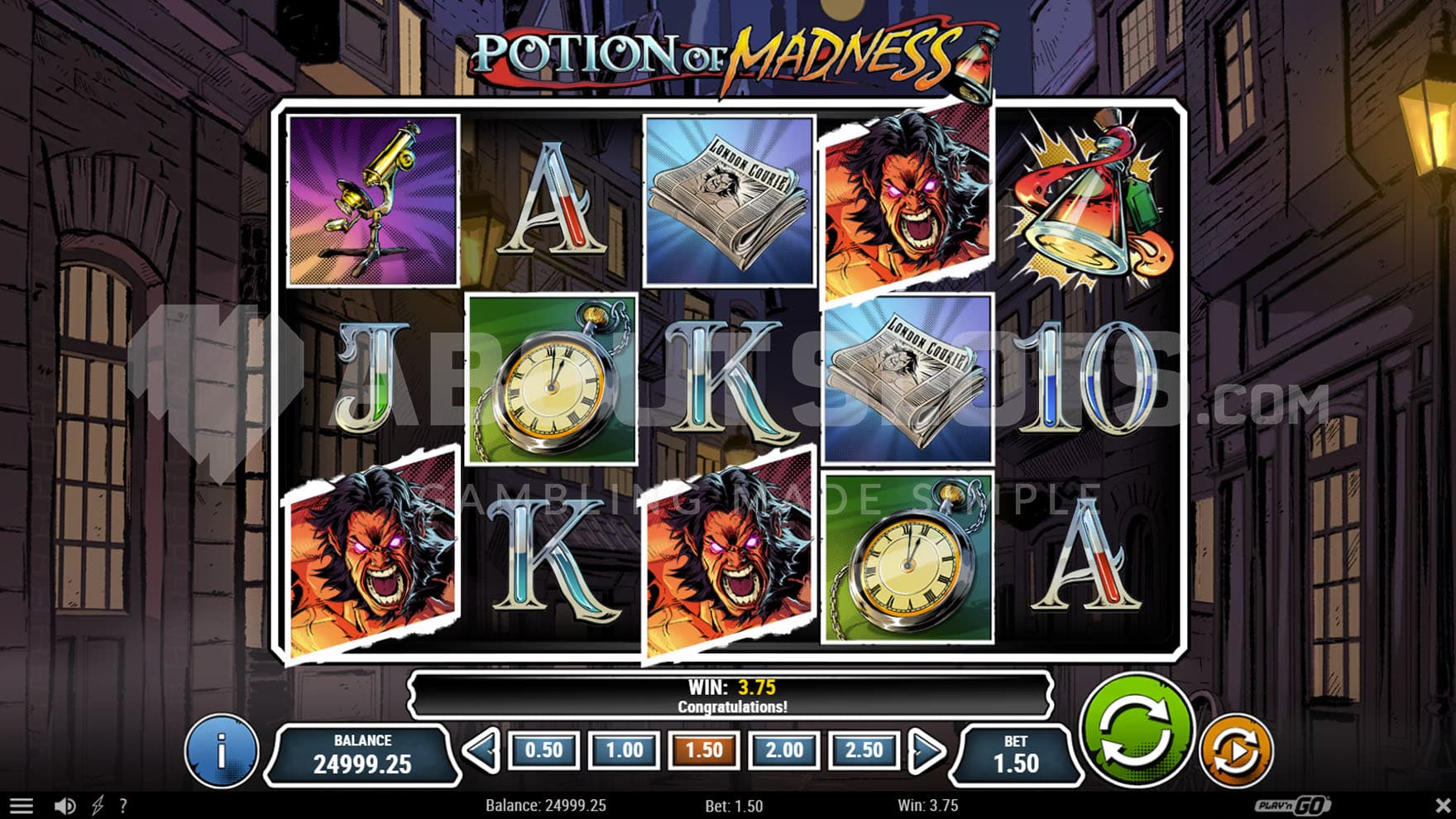Close the game with the X

[x=1443, y=806]
